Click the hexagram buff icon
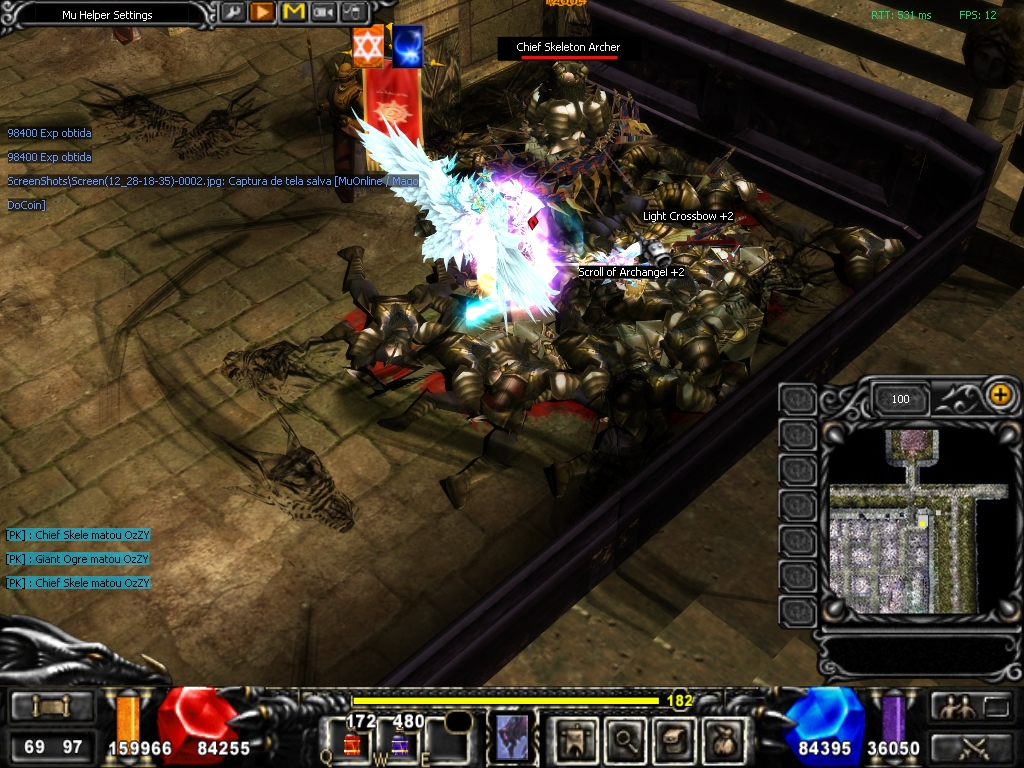This screenshot has height=768, width=1024. pyautogui.click(x=368, y=47)
